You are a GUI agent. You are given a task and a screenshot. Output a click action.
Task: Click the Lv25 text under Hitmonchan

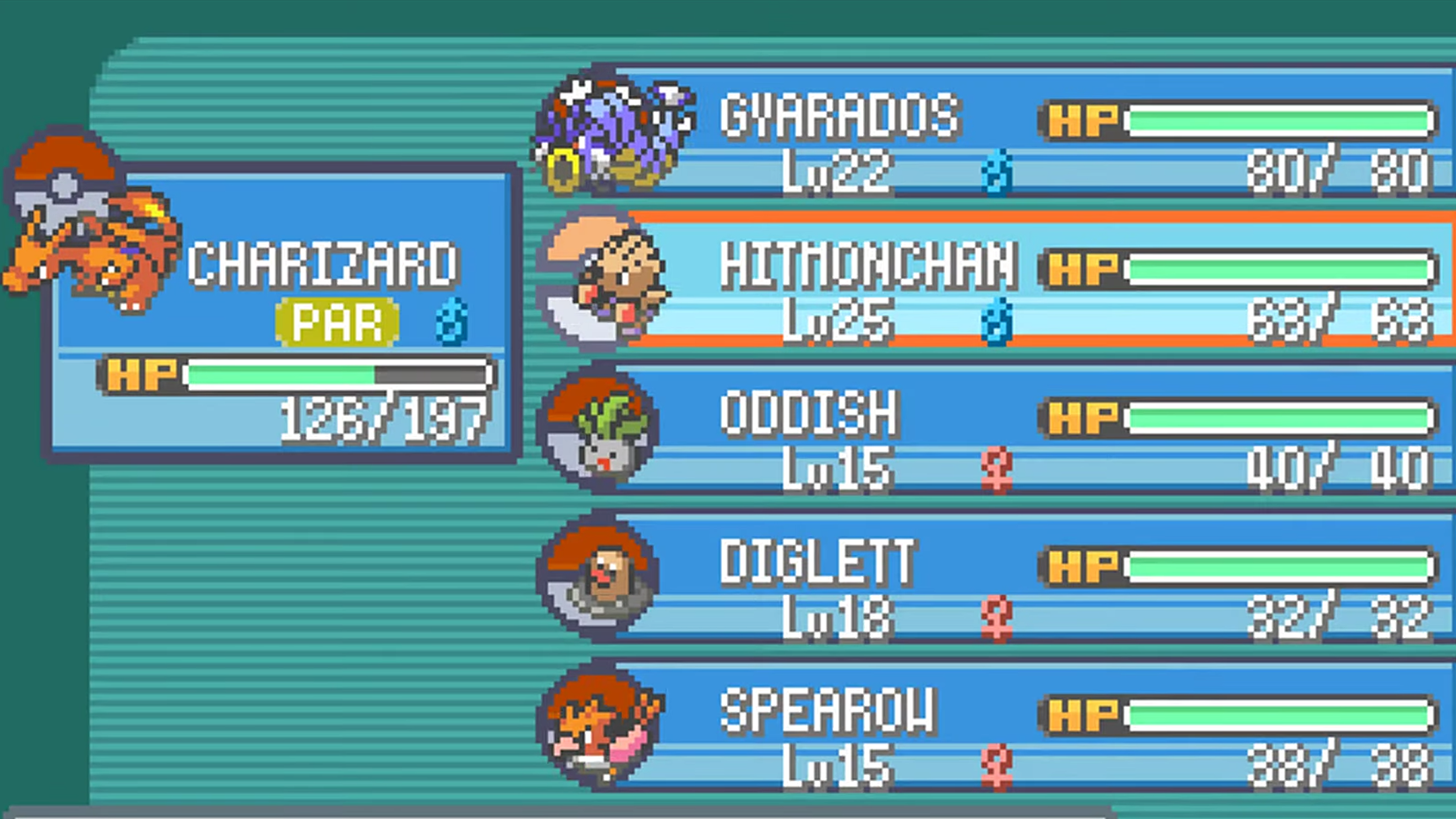[x=838, y=320]
